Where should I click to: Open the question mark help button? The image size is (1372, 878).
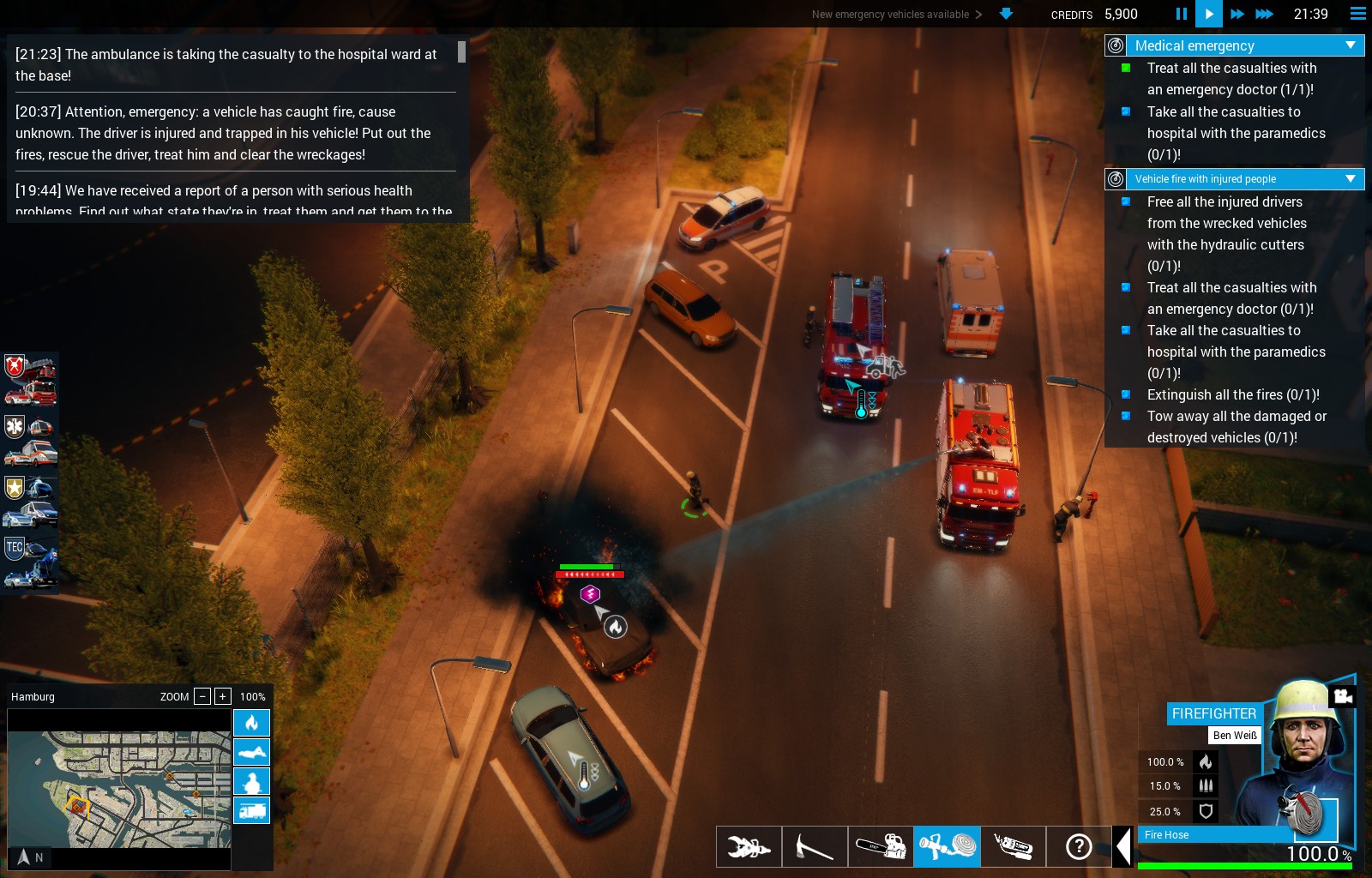[x=1079, y=847]
